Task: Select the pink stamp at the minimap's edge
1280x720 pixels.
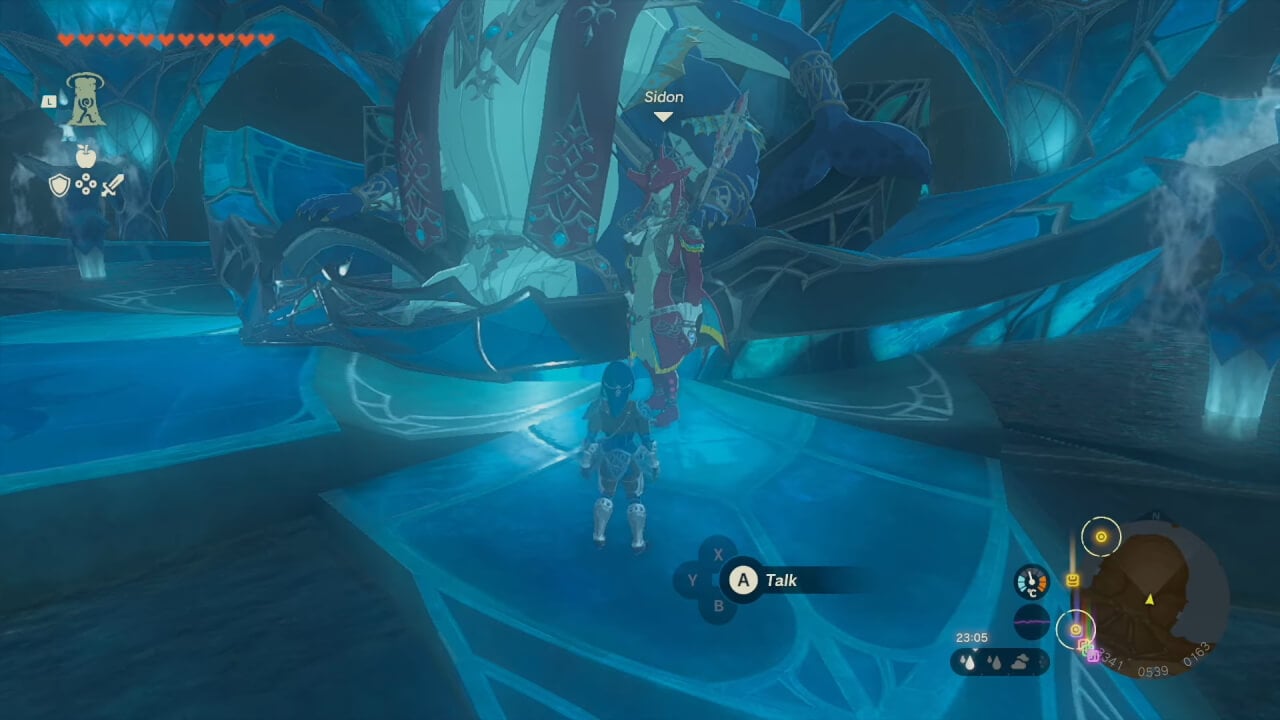Action: tap(1093, 656)
